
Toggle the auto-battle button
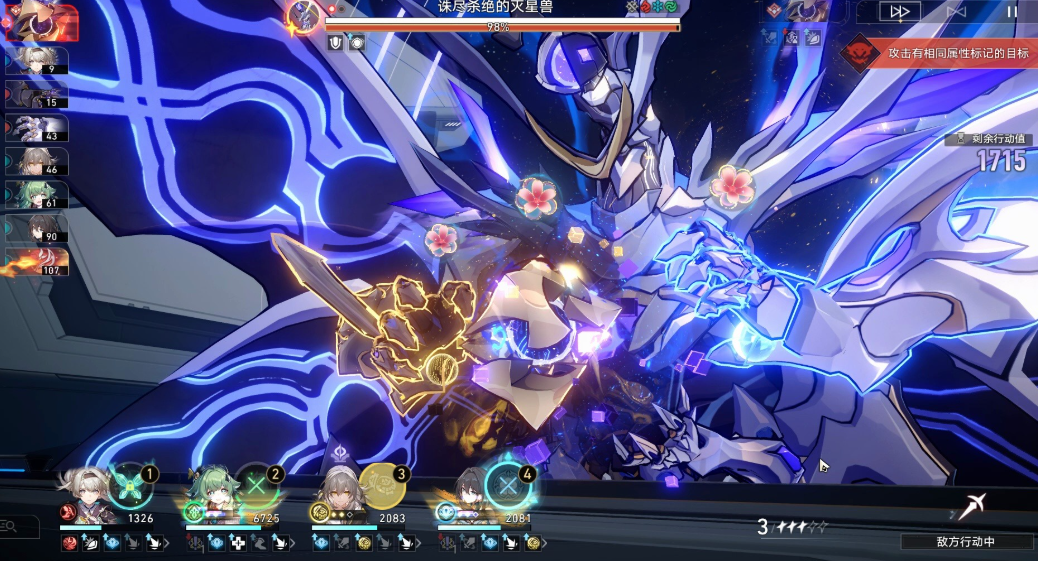[956, 12]
